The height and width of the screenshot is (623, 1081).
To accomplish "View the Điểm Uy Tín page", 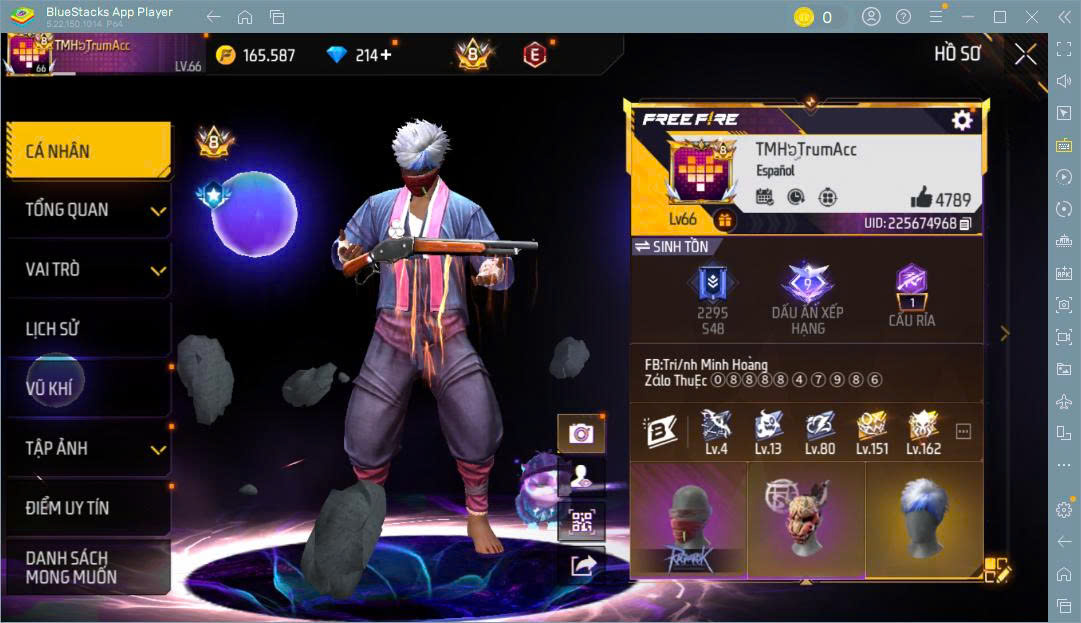I will 88,508.
